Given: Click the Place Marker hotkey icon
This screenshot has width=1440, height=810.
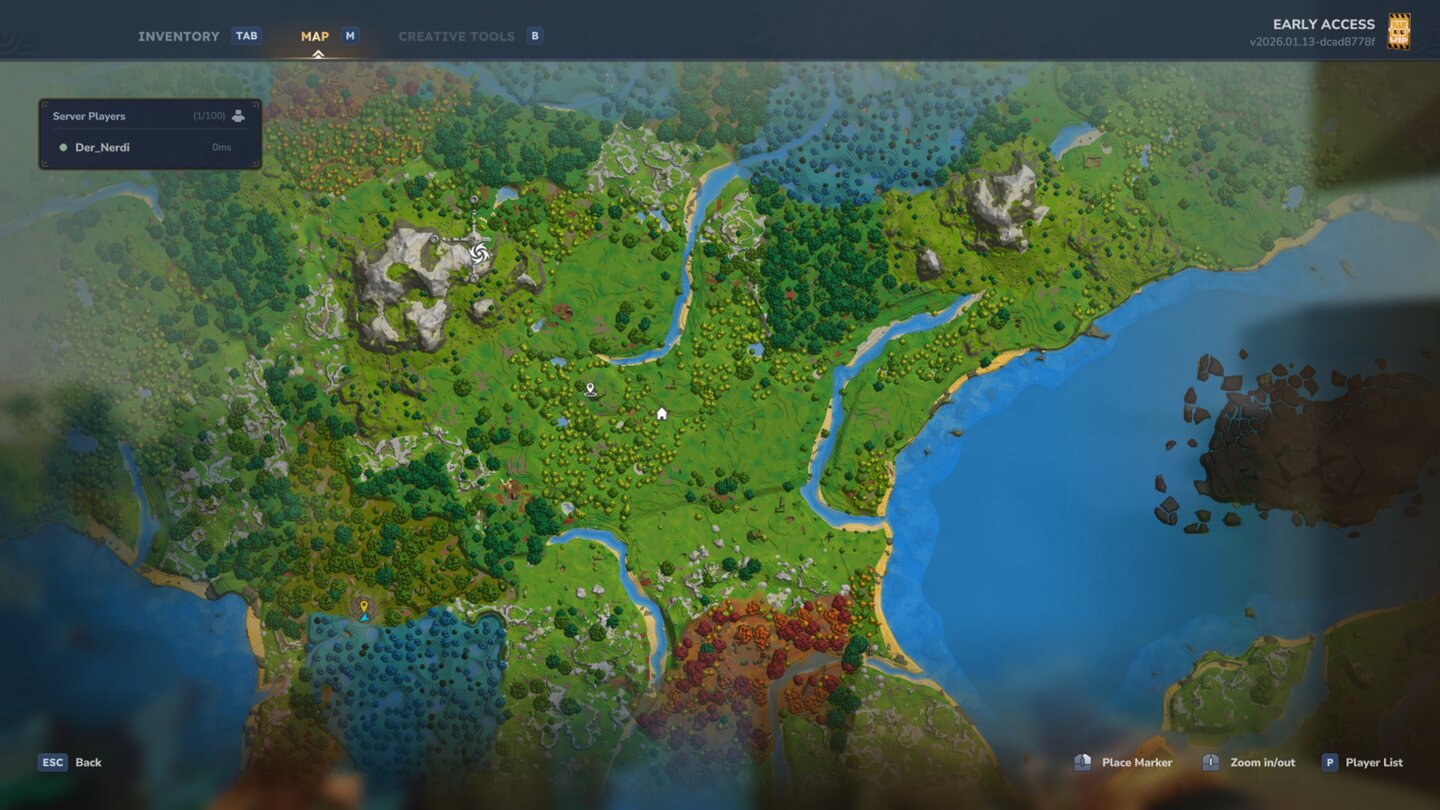Looking at the screenshot, I should click(1082, 762).
